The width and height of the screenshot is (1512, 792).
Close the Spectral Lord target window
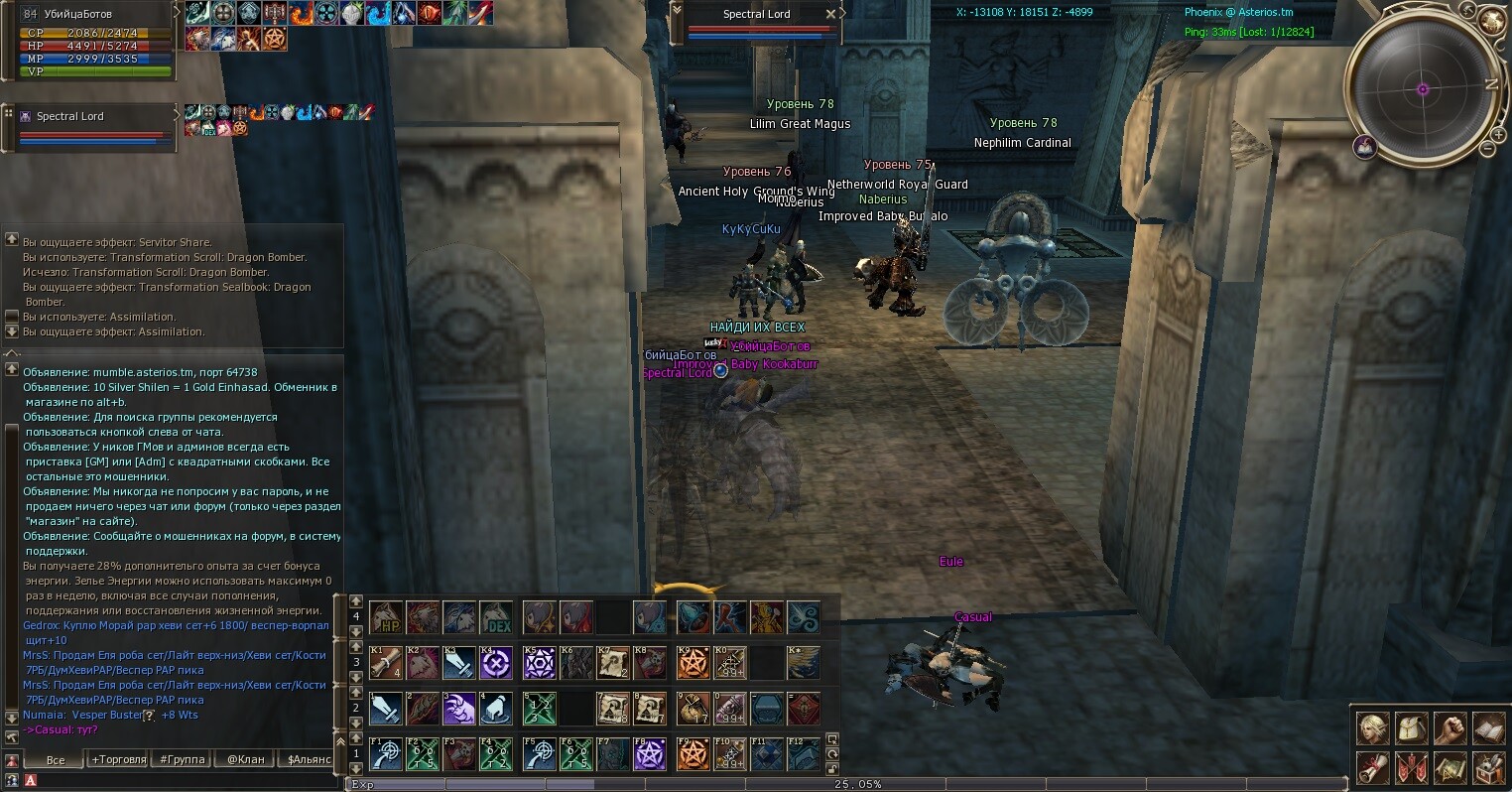[x=830, y=14]
